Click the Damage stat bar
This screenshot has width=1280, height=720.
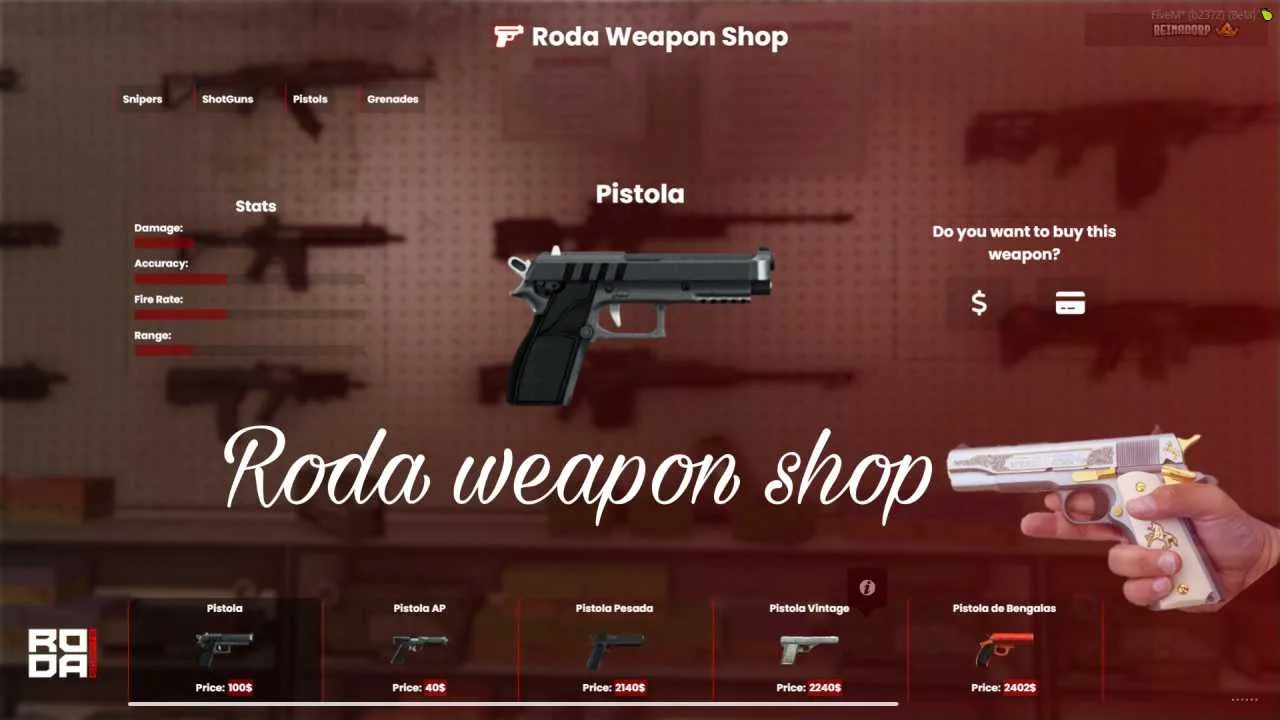(x=165, y=241)
